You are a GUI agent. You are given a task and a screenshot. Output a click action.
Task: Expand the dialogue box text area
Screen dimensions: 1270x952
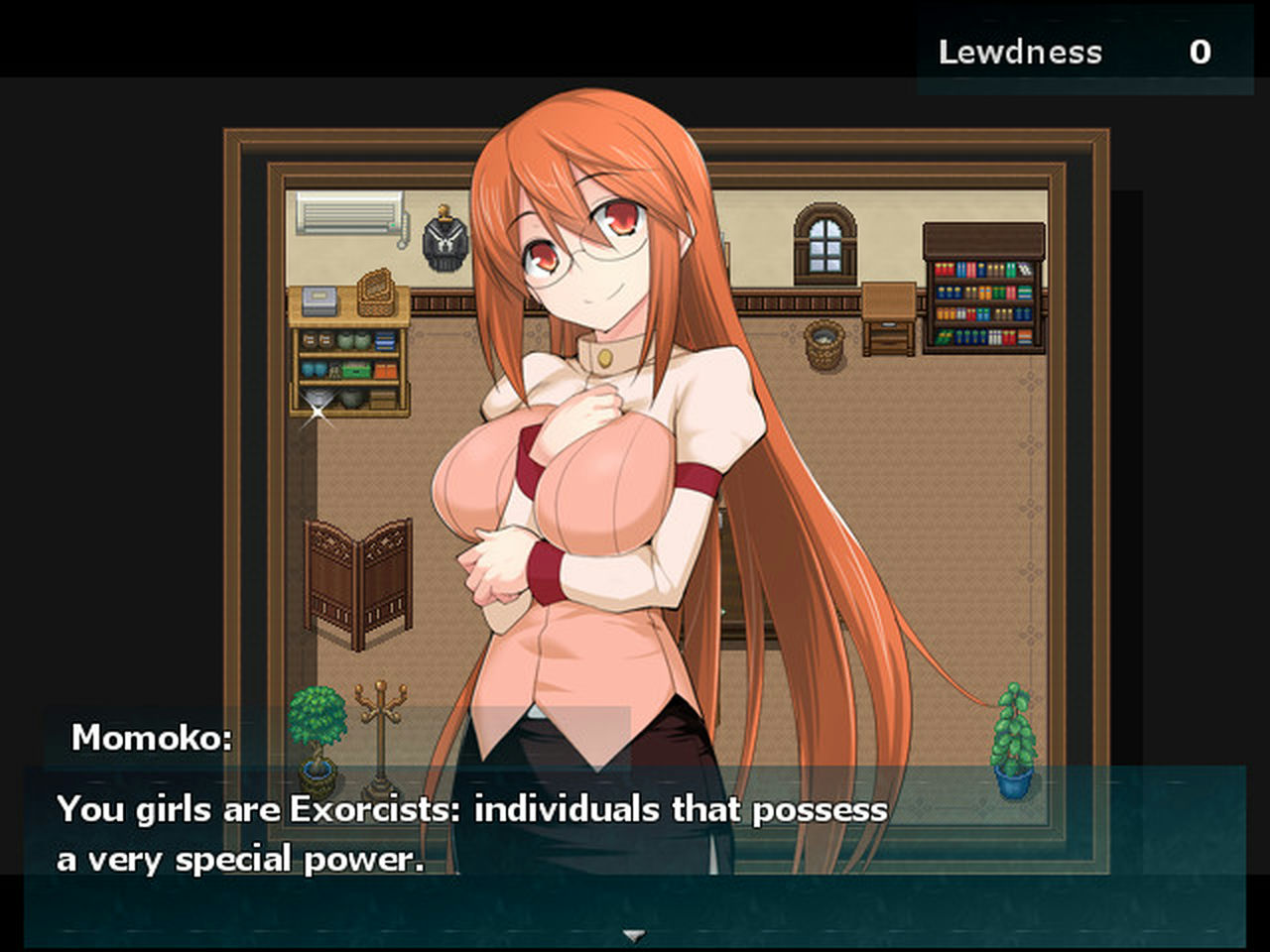[x=635, y=853]
